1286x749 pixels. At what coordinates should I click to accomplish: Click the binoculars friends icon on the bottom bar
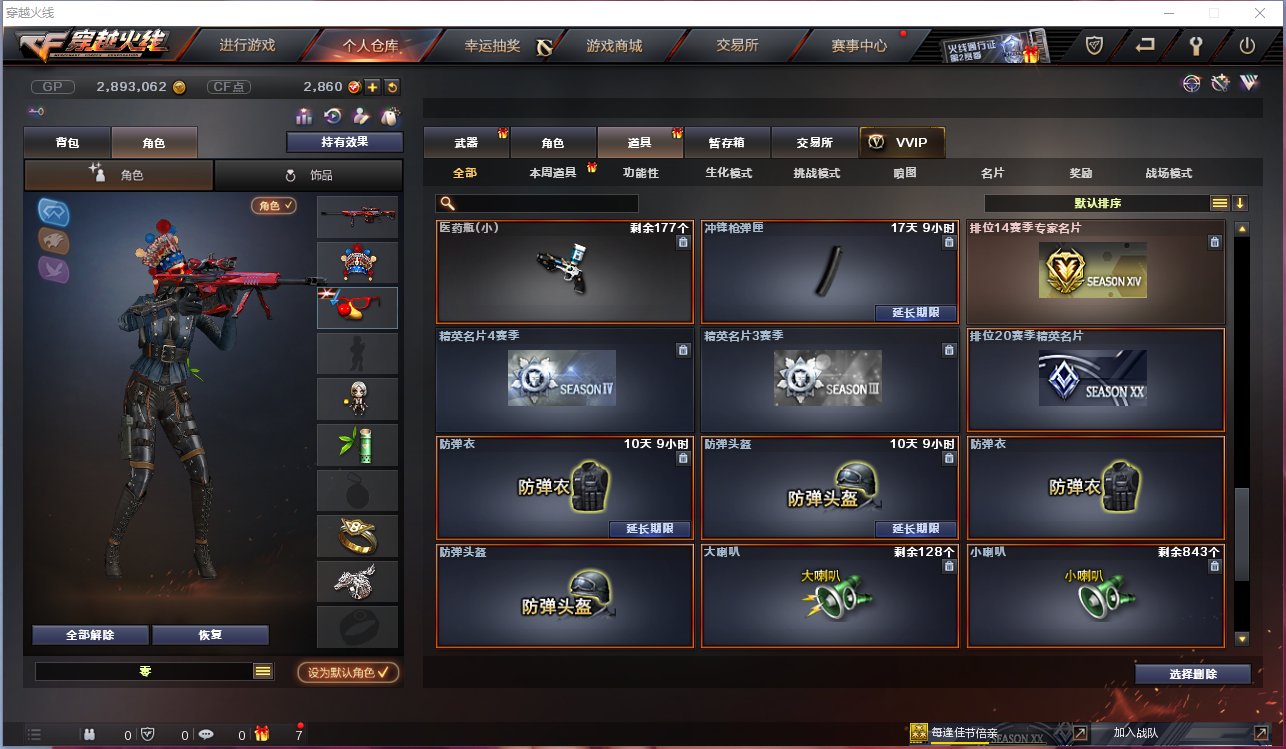coord(88,734)
